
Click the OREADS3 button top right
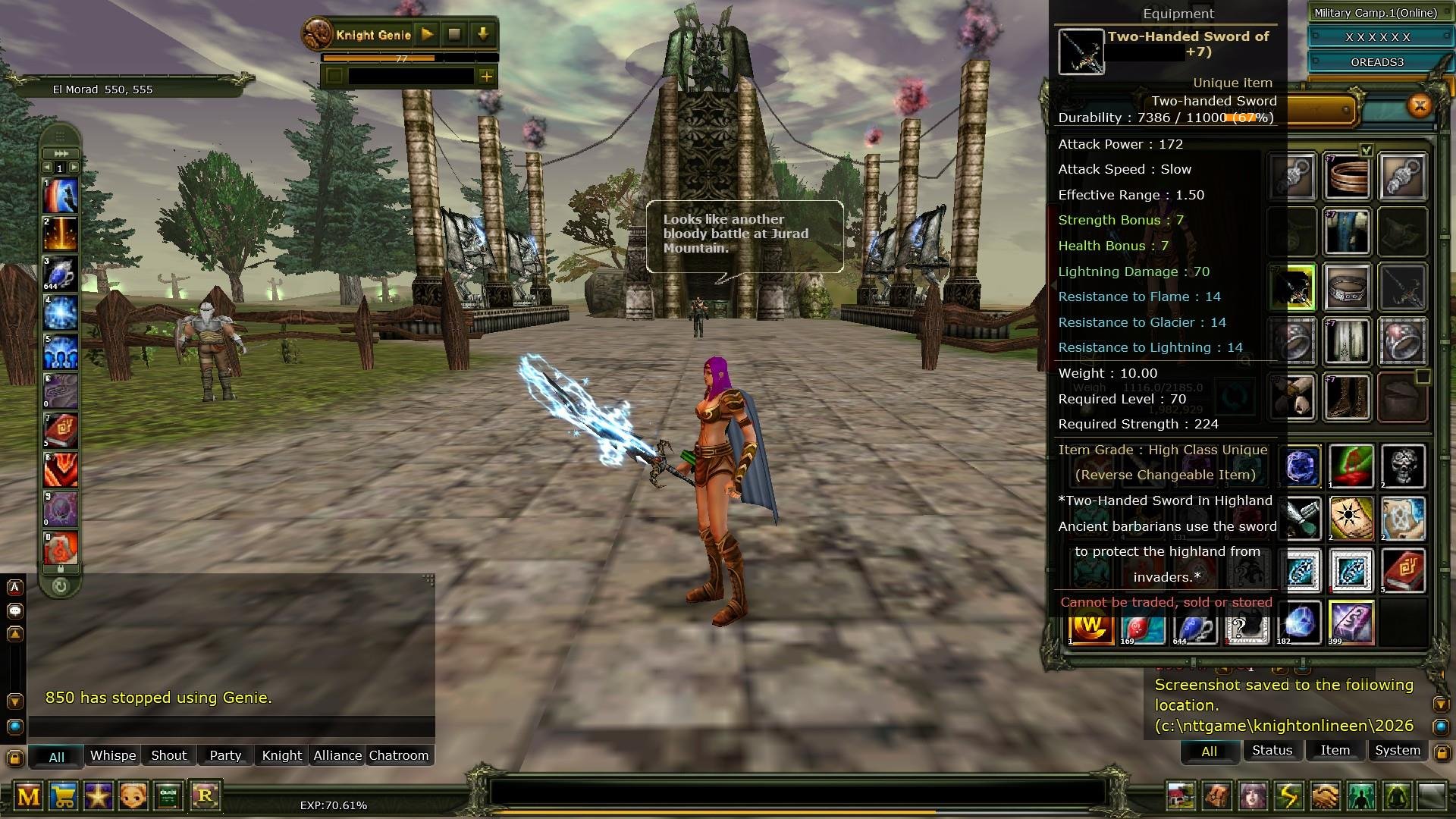1379,62
